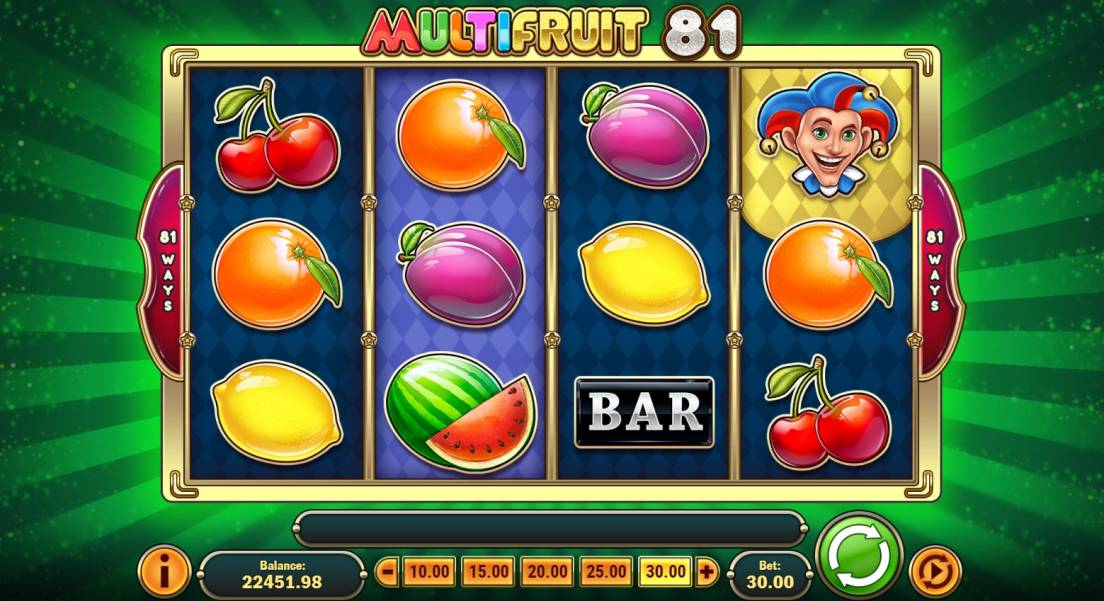Open the info paytable button
This screenshot has height=601, width=1104.
164,571
